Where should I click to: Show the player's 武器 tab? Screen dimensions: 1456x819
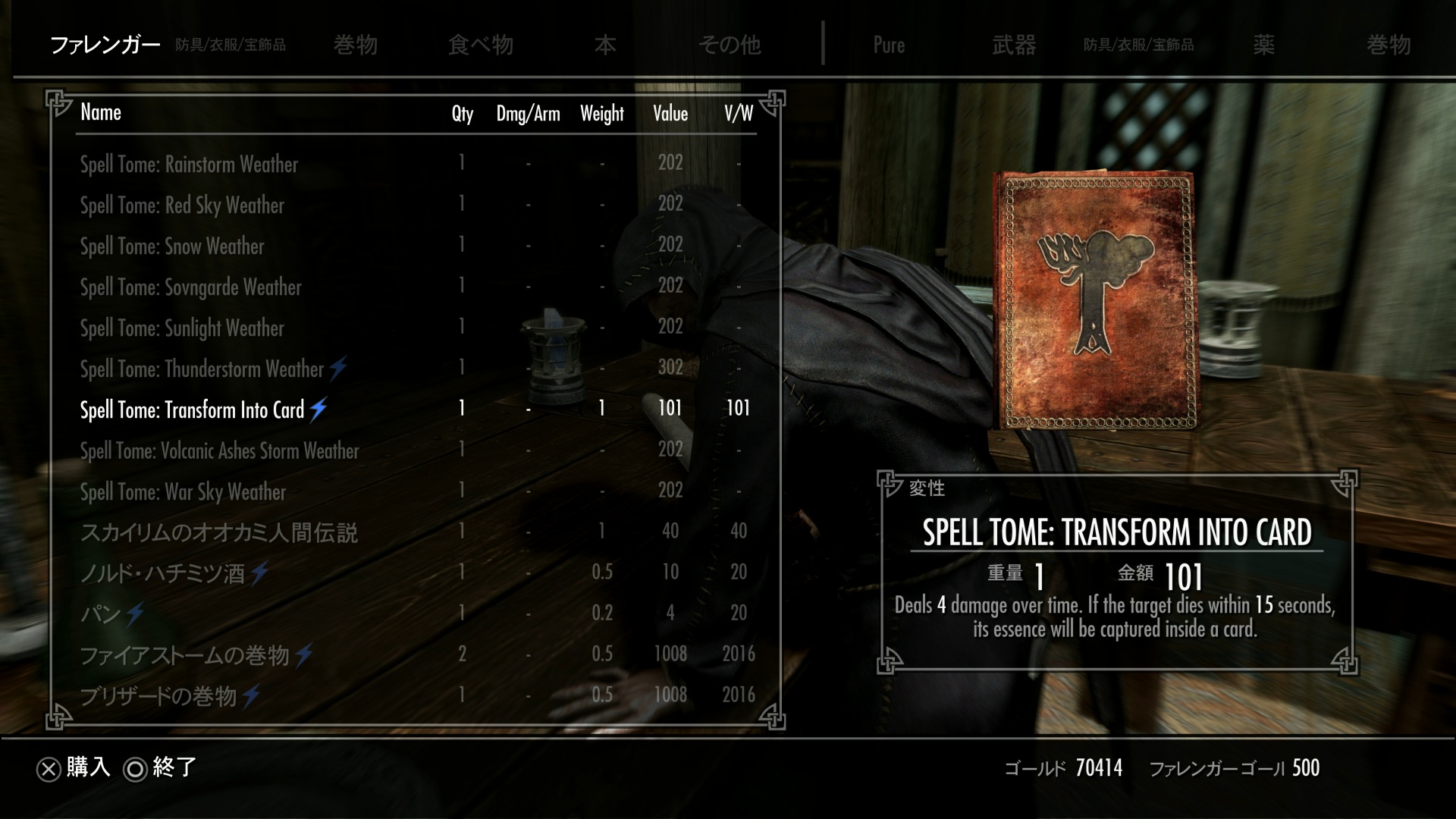pos(1013,45)
